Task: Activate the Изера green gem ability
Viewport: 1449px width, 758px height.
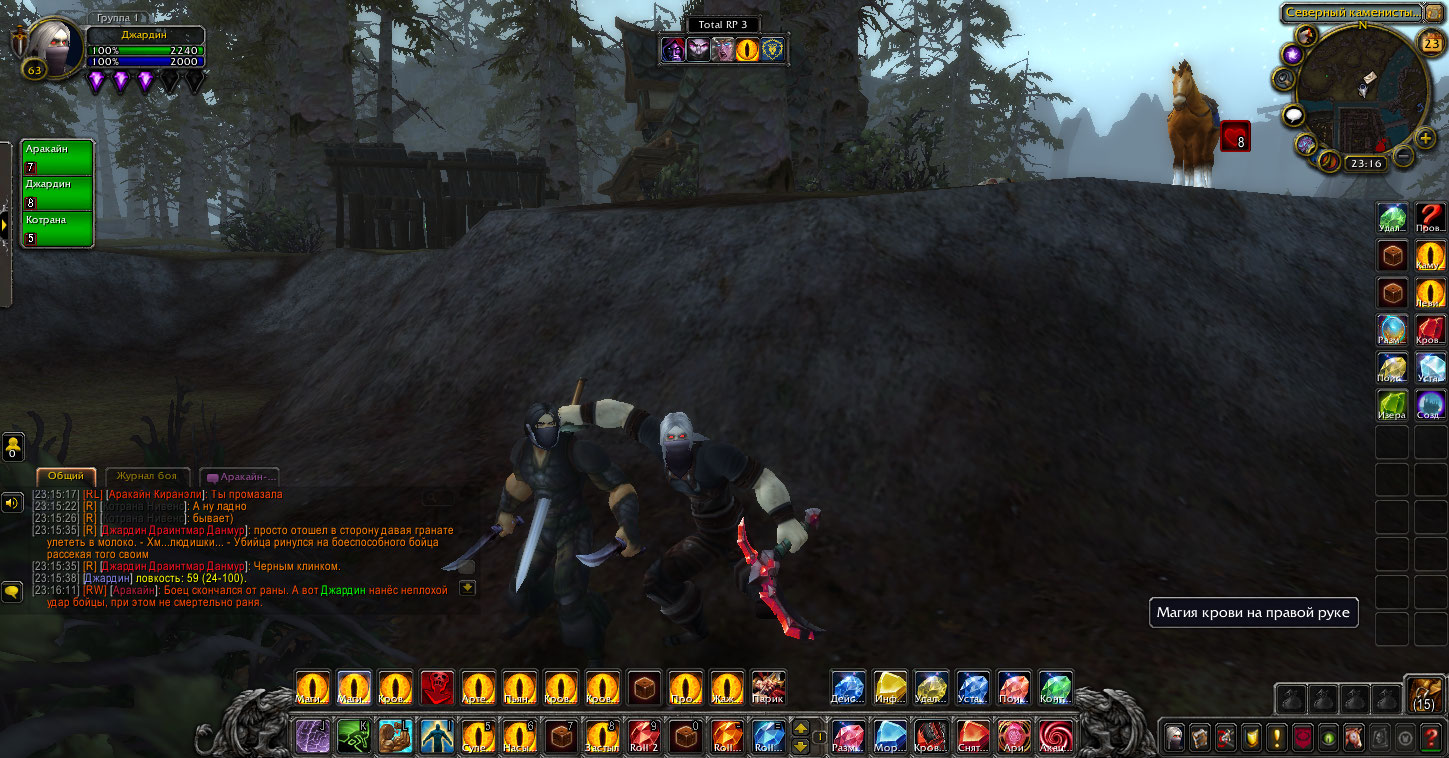Action: tap(1392, 404)
